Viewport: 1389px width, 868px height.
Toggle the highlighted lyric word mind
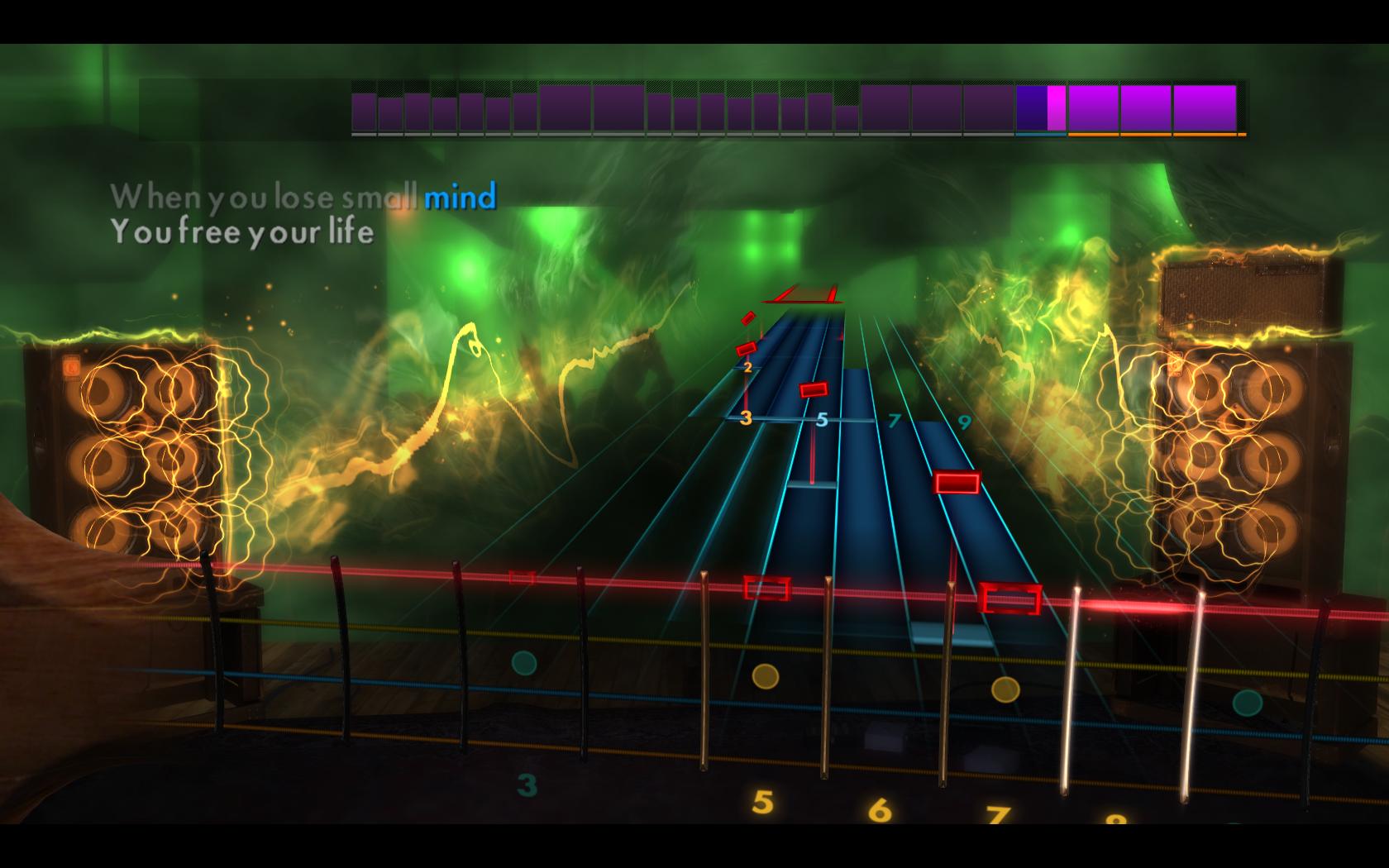[459, 195]
